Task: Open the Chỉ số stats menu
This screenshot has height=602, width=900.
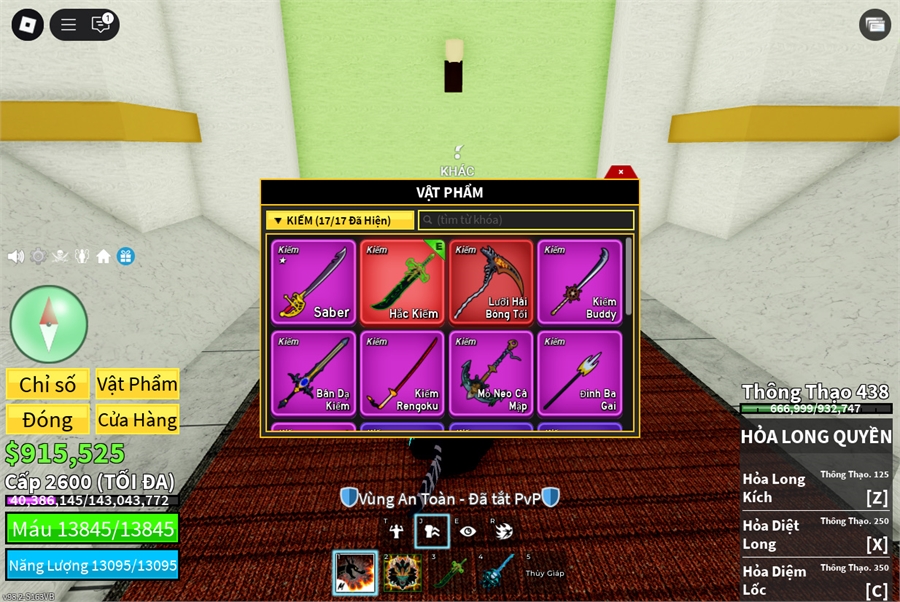Action: pos(47,385)
